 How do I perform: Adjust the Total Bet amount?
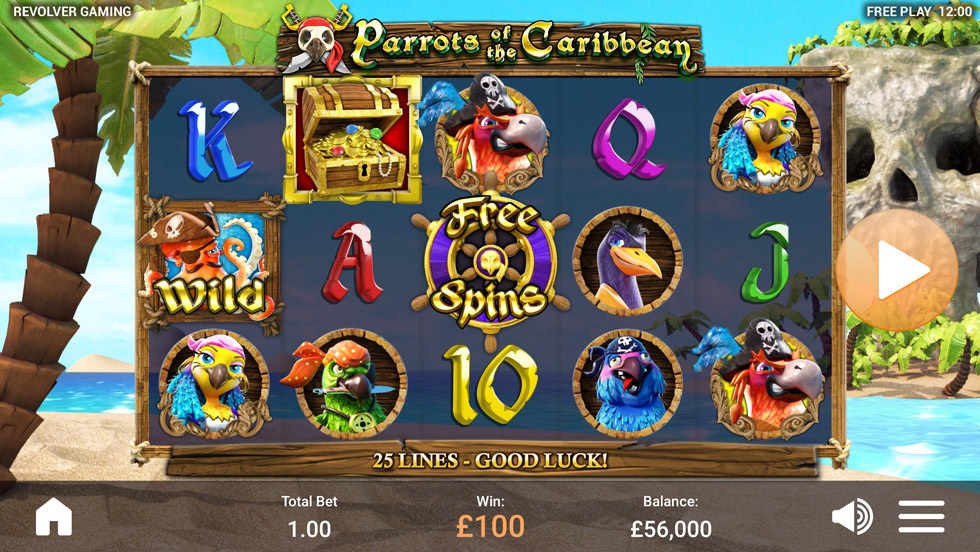click(309, 518)
